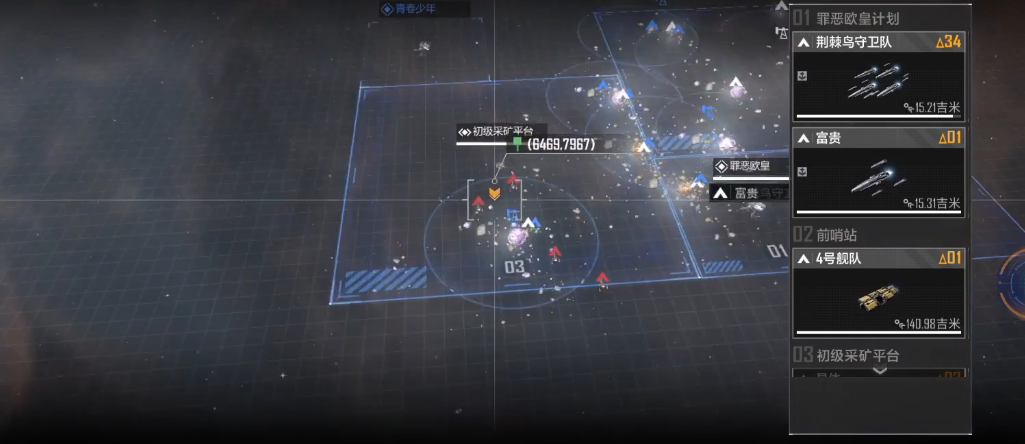Choose the 4号舰队 fleet card
Screen dimensions: 1025x444
point(879,294)
